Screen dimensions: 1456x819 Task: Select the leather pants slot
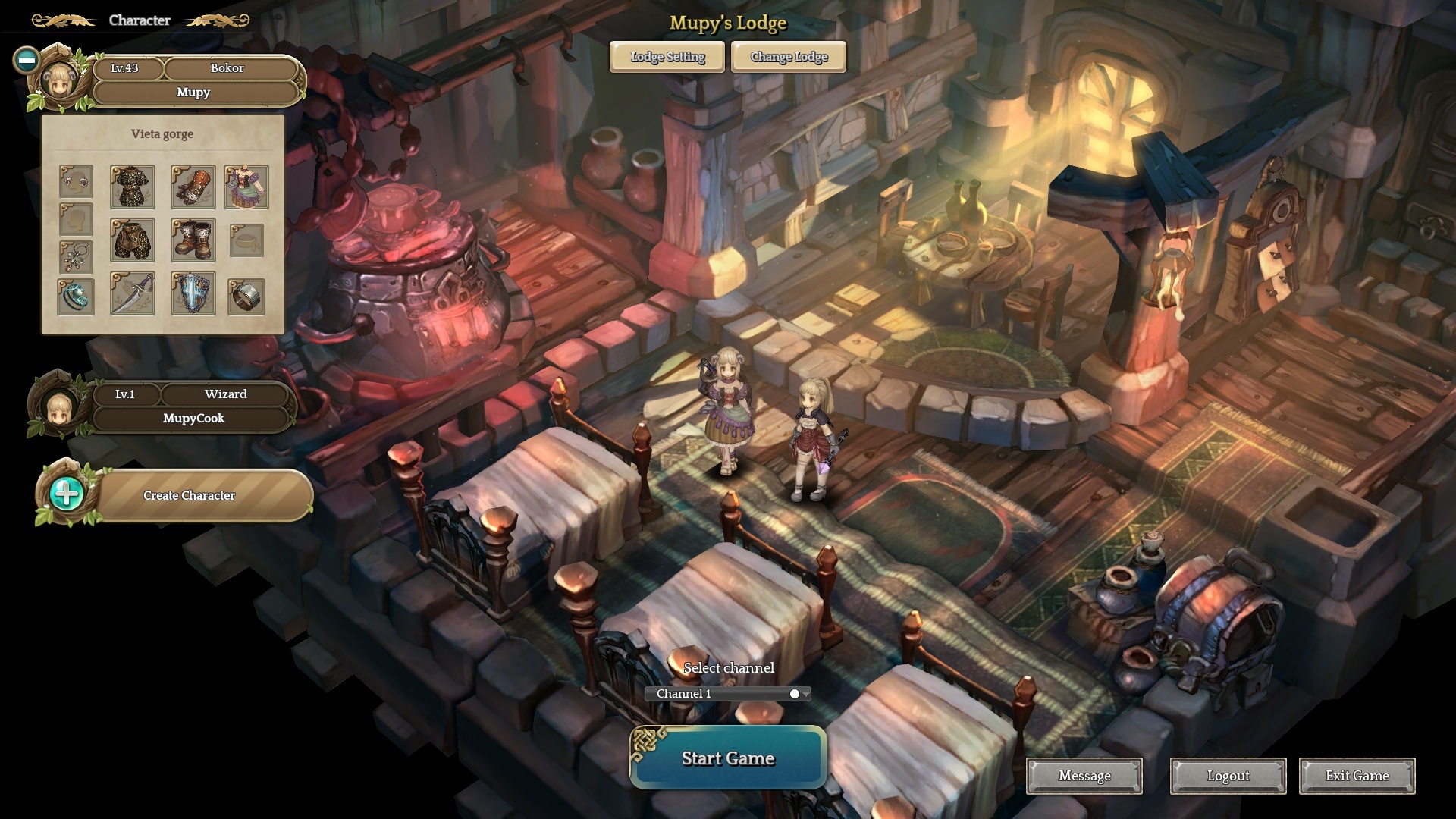click(133, 240)
